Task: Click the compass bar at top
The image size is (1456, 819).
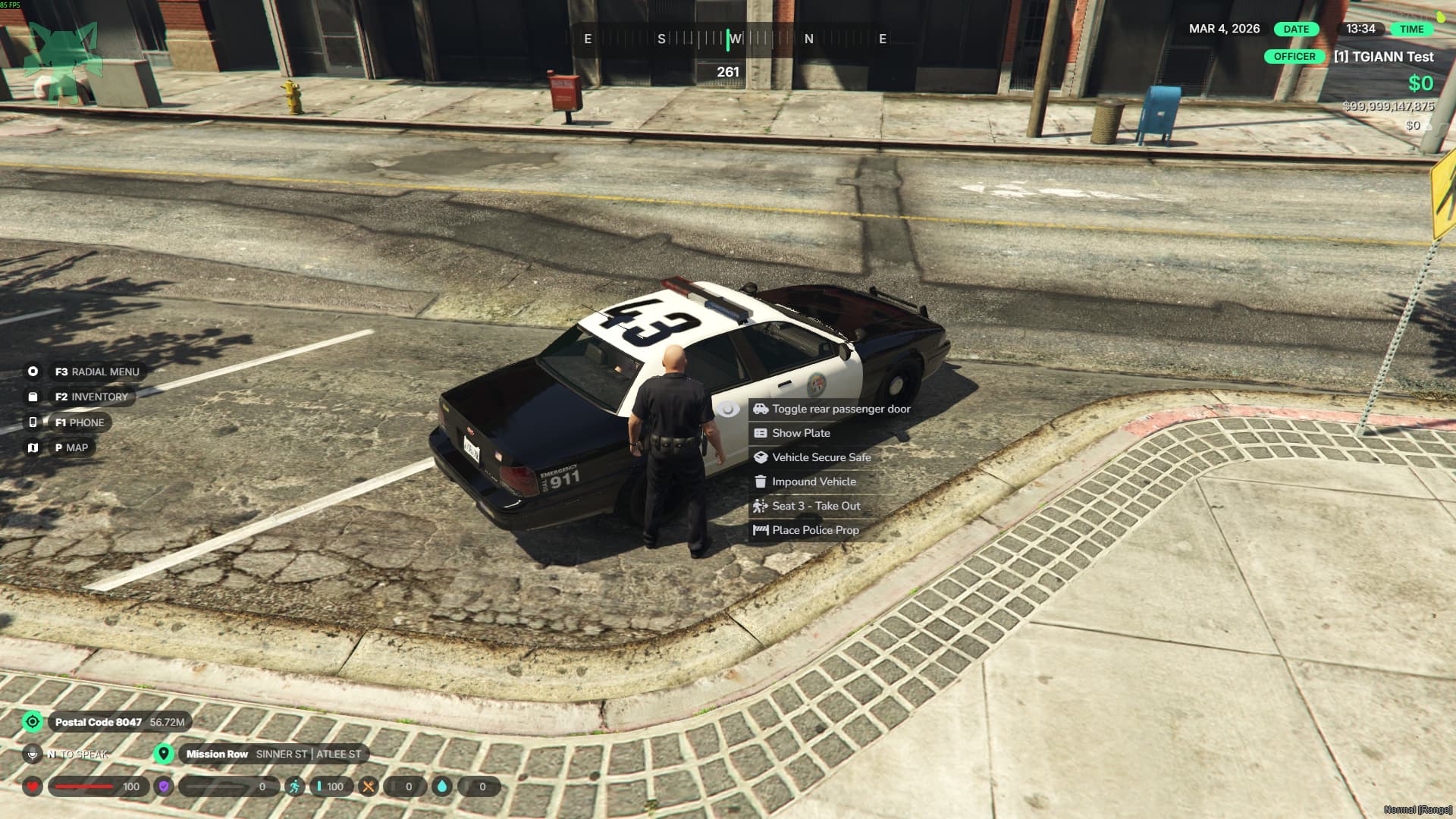Action: pos(733,39)
